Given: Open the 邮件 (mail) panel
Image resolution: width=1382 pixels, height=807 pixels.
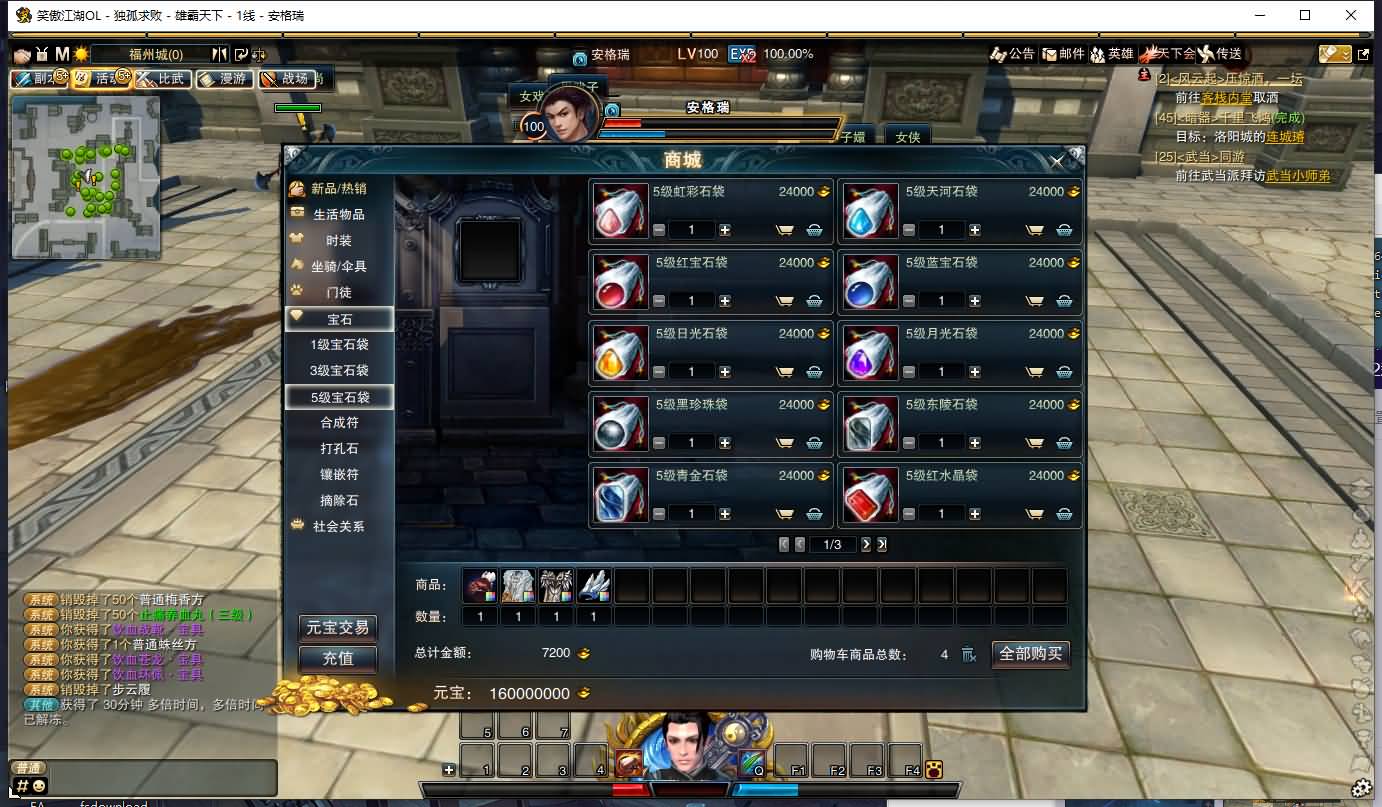Looking at the screenshot, I should coord(1063,54).
